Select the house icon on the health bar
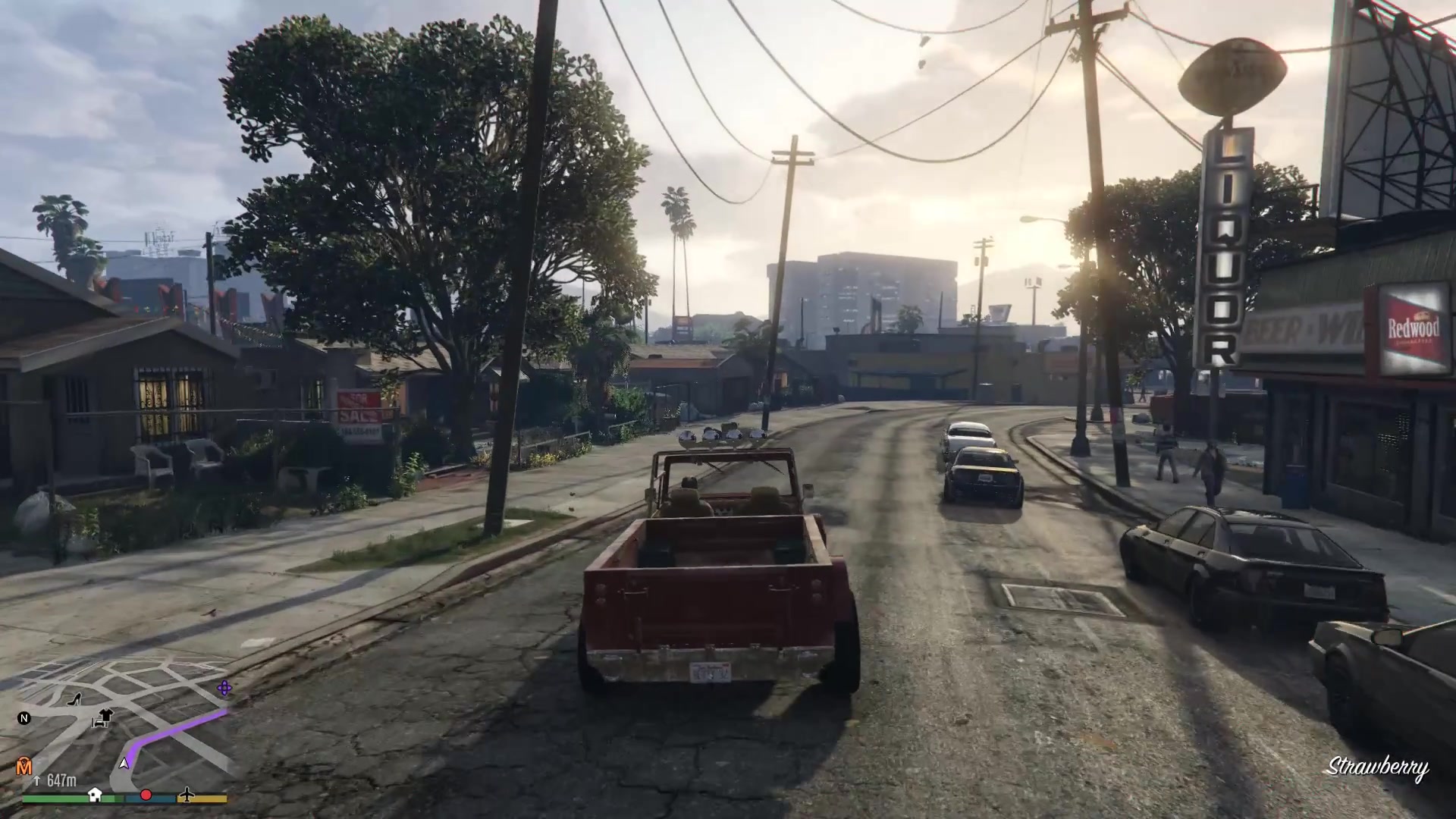 pyautogui.click(x=94, y=795)
